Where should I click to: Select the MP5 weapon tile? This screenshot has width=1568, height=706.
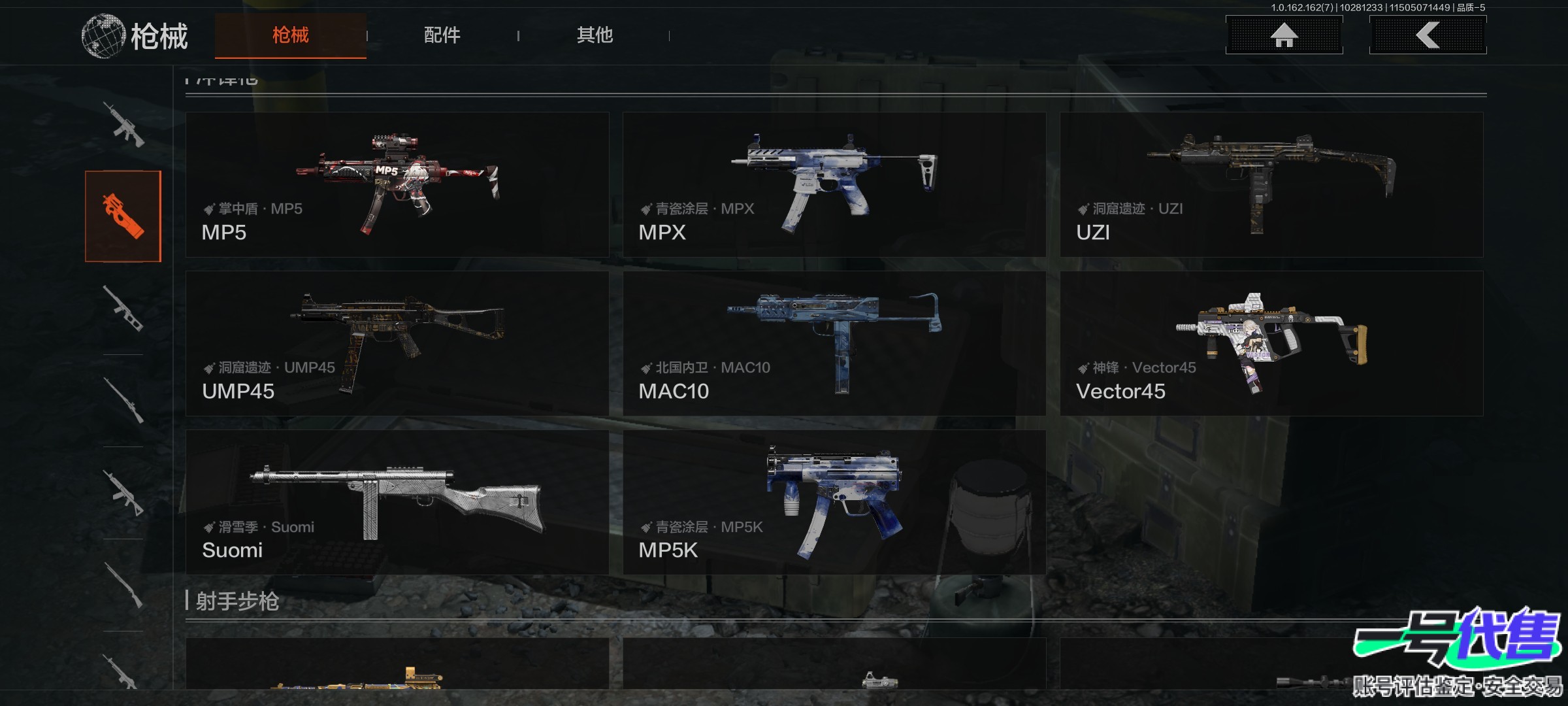(397, 184)
